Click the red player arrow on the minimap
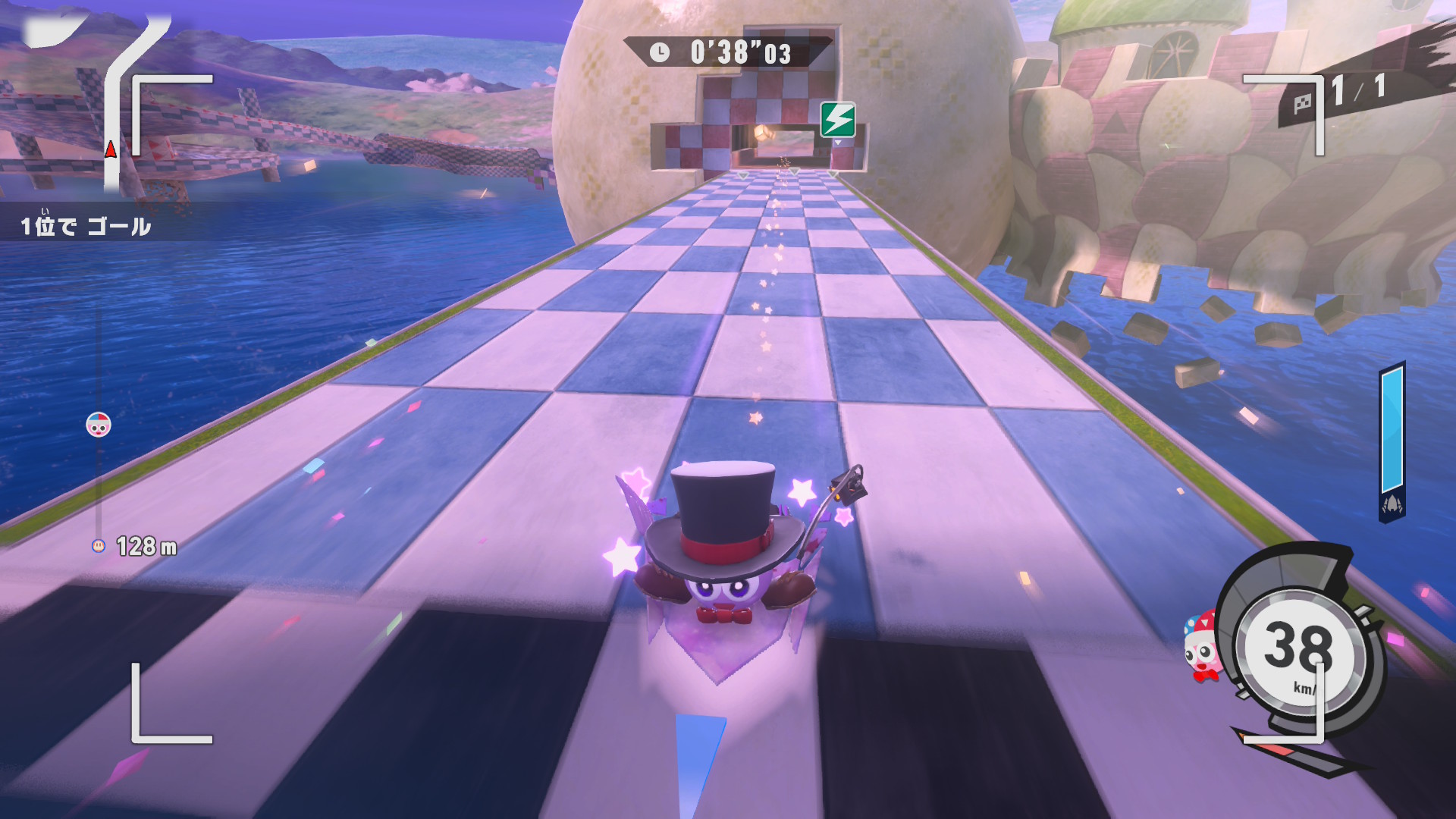The width and height of the screenshot is (1456, 819). click(111, 149)
